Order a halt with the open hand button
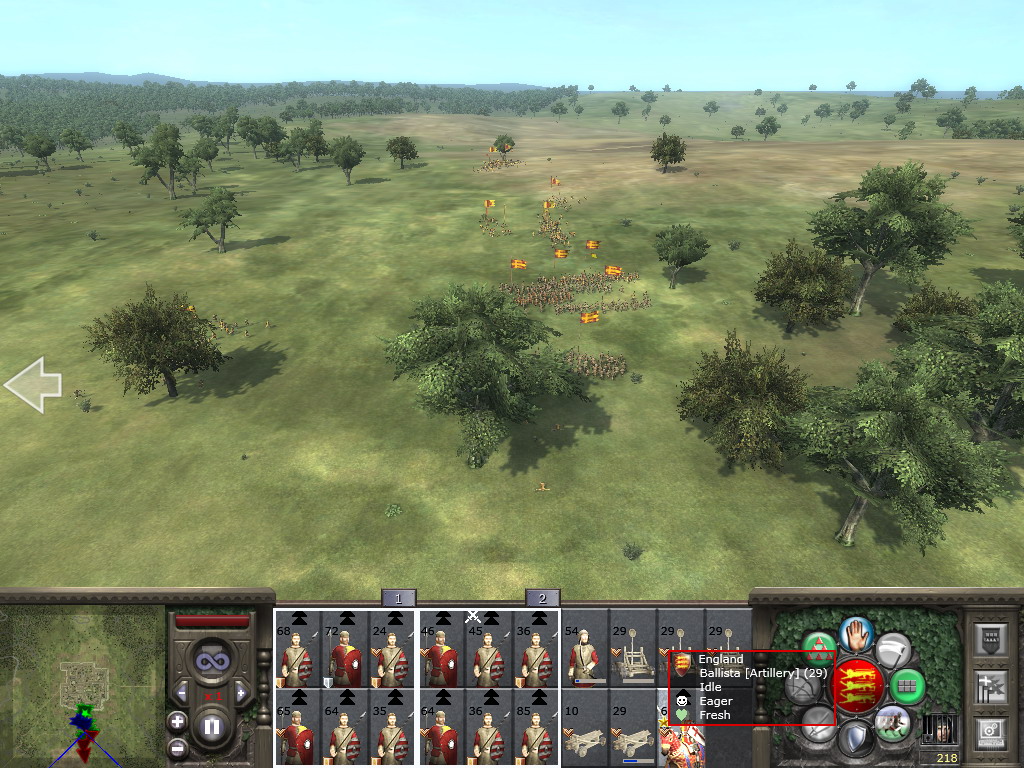The height and width of the screenshot is (768, 1024). [856, 634]
